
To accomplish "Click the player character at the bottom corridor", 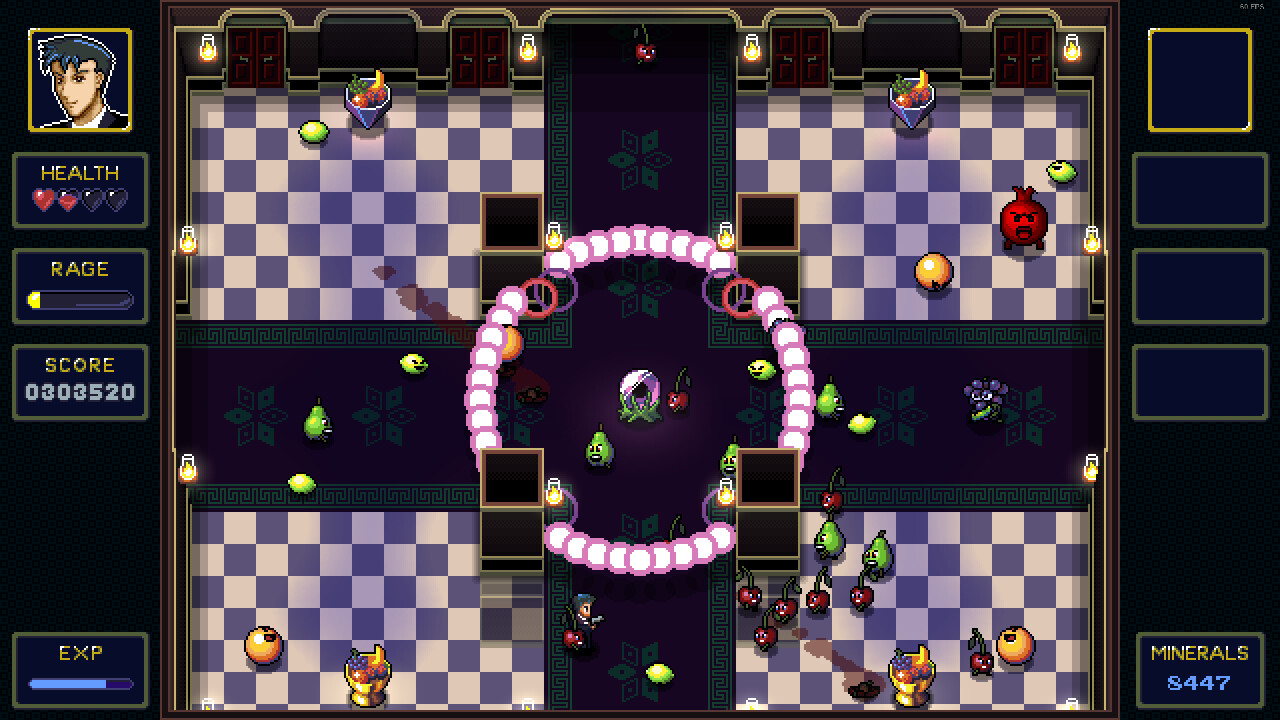I will 585,610.
